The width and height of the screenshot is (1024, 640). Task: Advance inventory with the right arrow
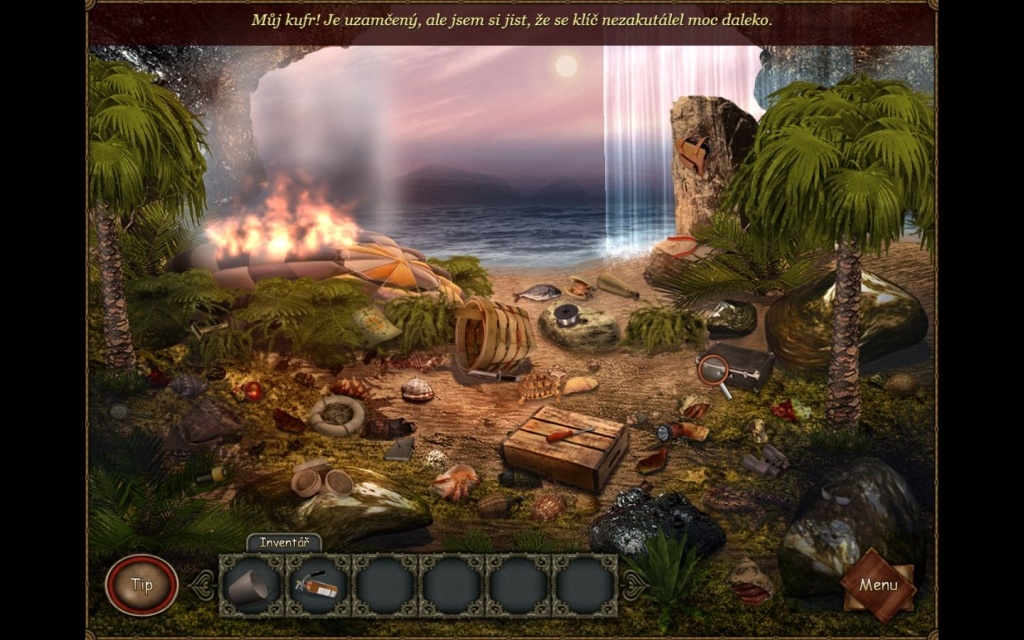(632, 585)
